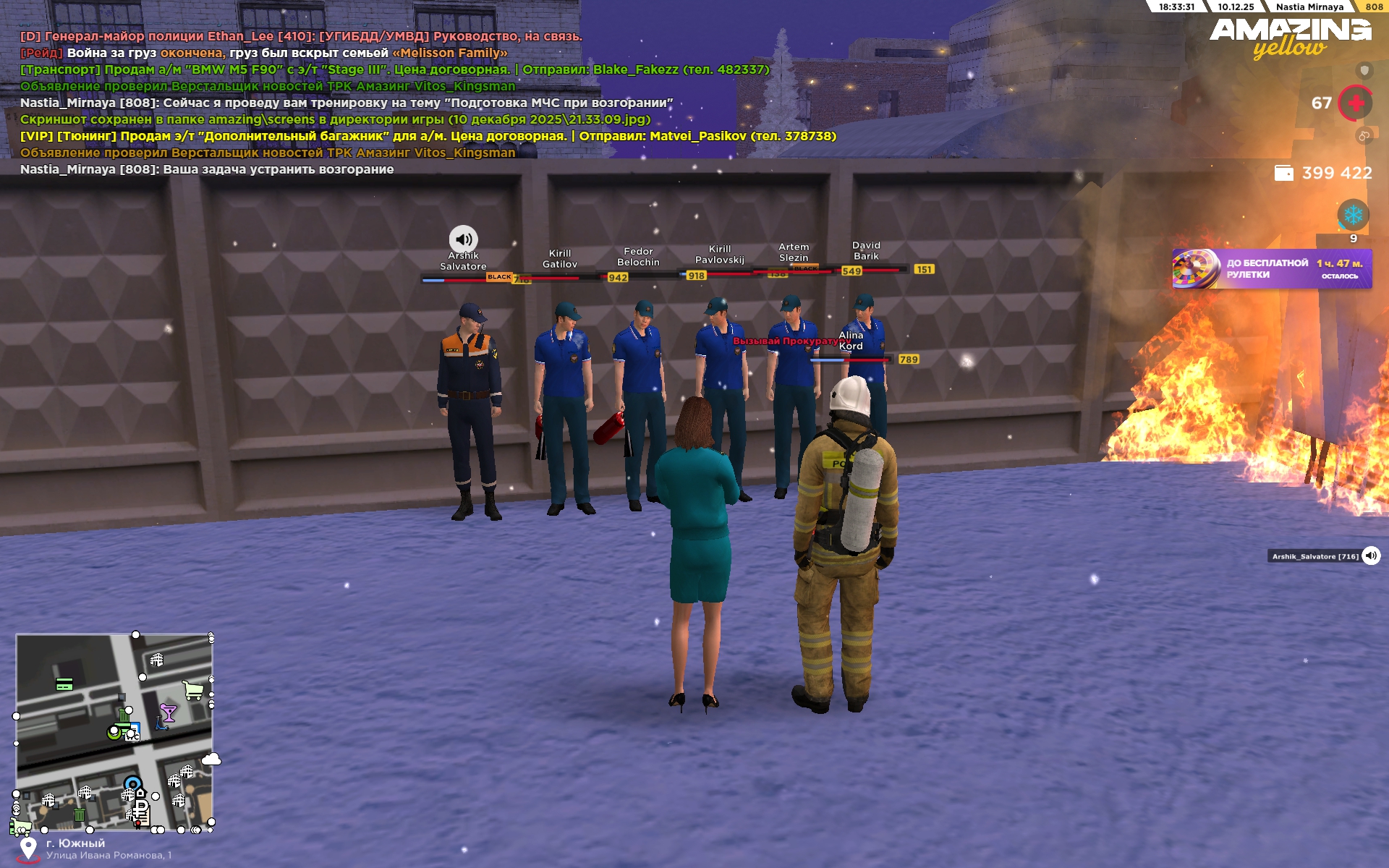Screen dimensions: 1389x868
Task: Click the green credit card minimap marker
Action: coord(64,684)
